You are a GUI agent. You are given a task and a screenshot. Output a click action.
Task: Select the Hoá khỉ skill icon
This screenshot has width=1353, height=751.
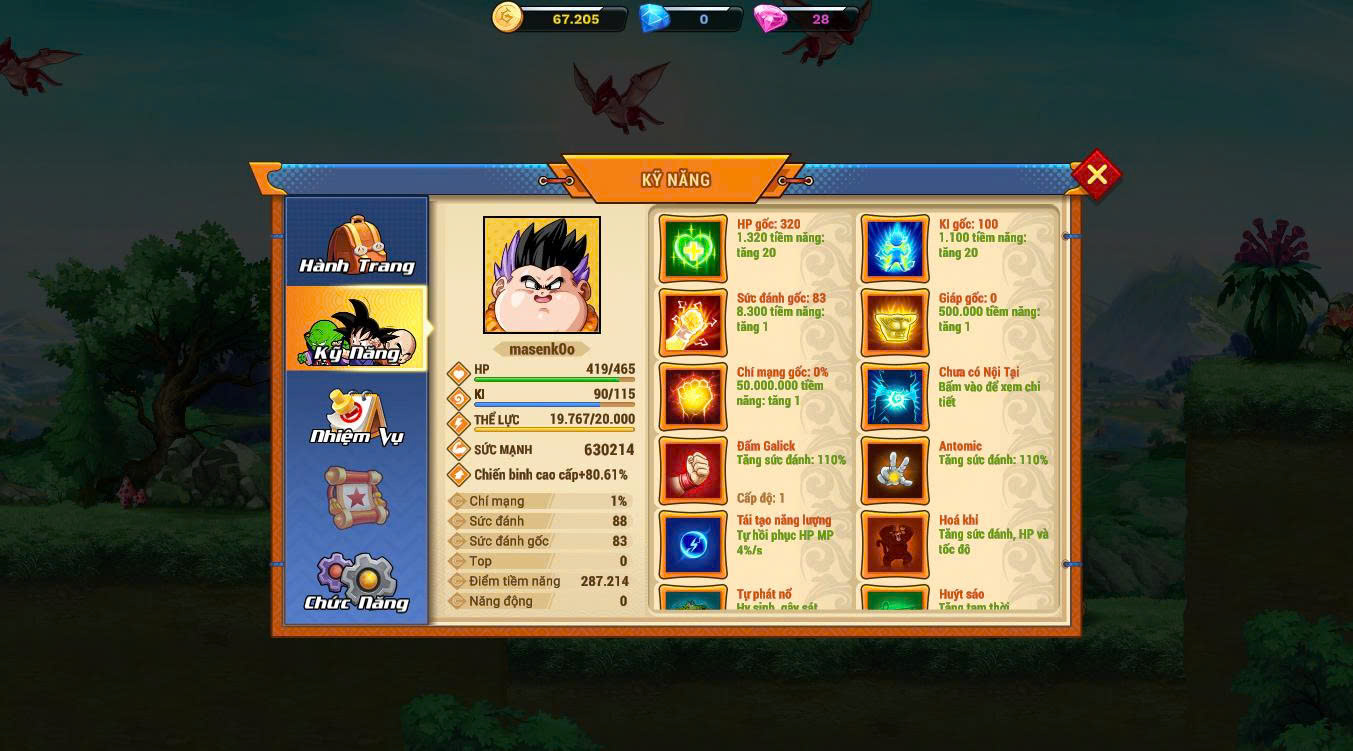895,545
